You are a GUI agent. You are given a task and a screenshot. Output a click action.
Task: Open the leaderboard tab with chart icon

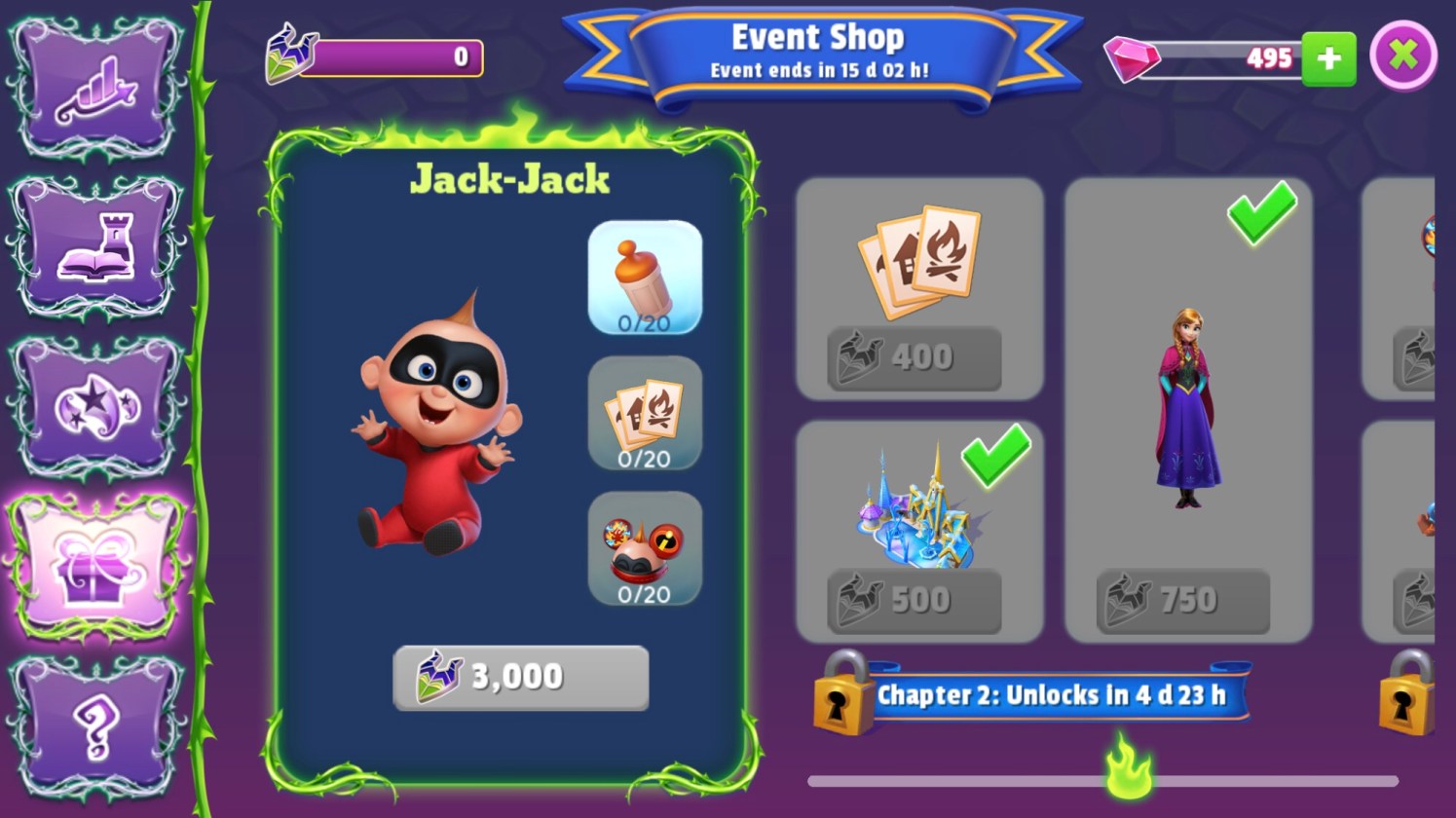click(x=95, y=88)
